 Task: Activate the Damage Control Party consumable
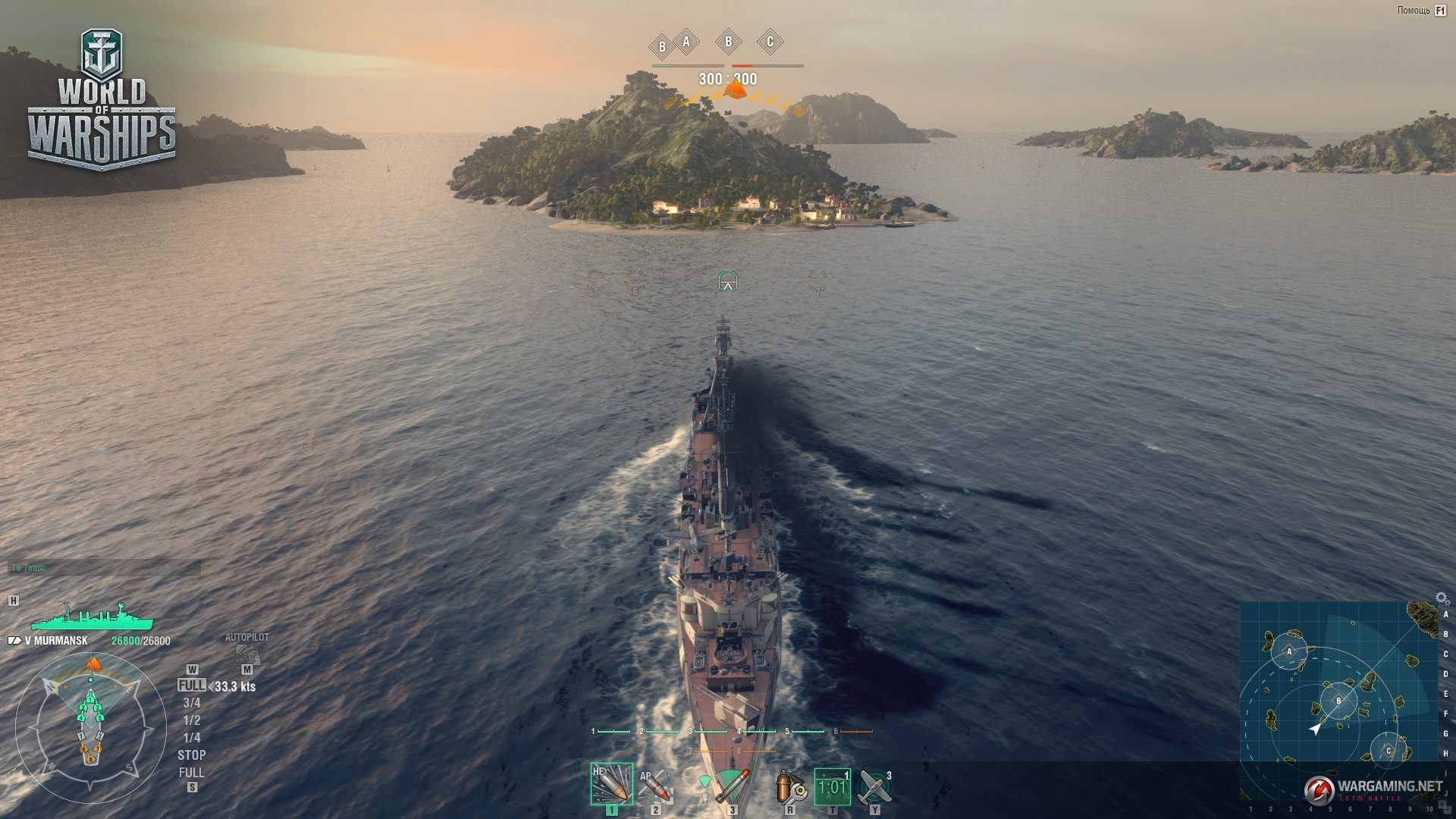point(789,787)
